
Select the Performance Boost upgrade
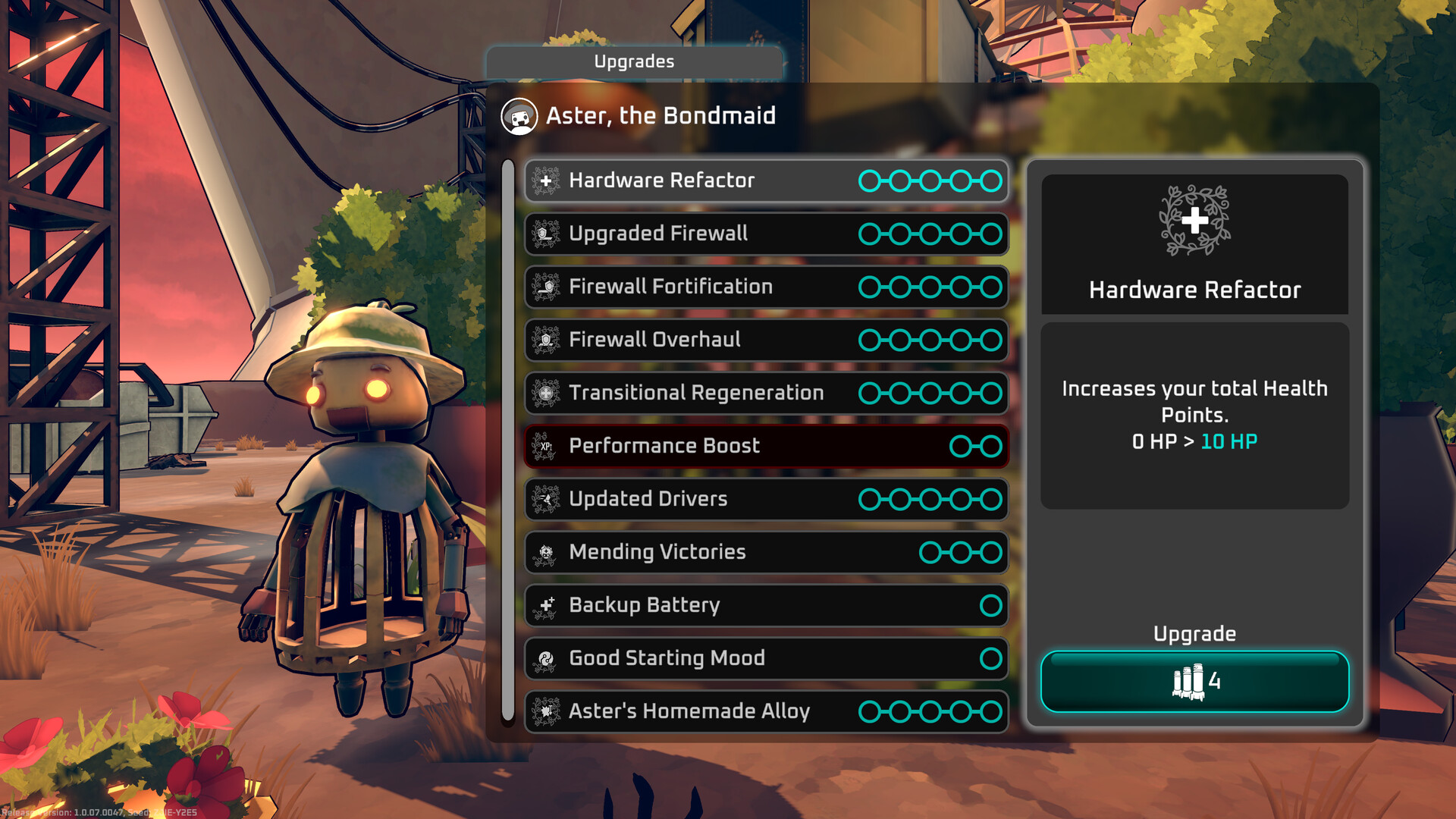pyautogui.click(x=766, y=446)
